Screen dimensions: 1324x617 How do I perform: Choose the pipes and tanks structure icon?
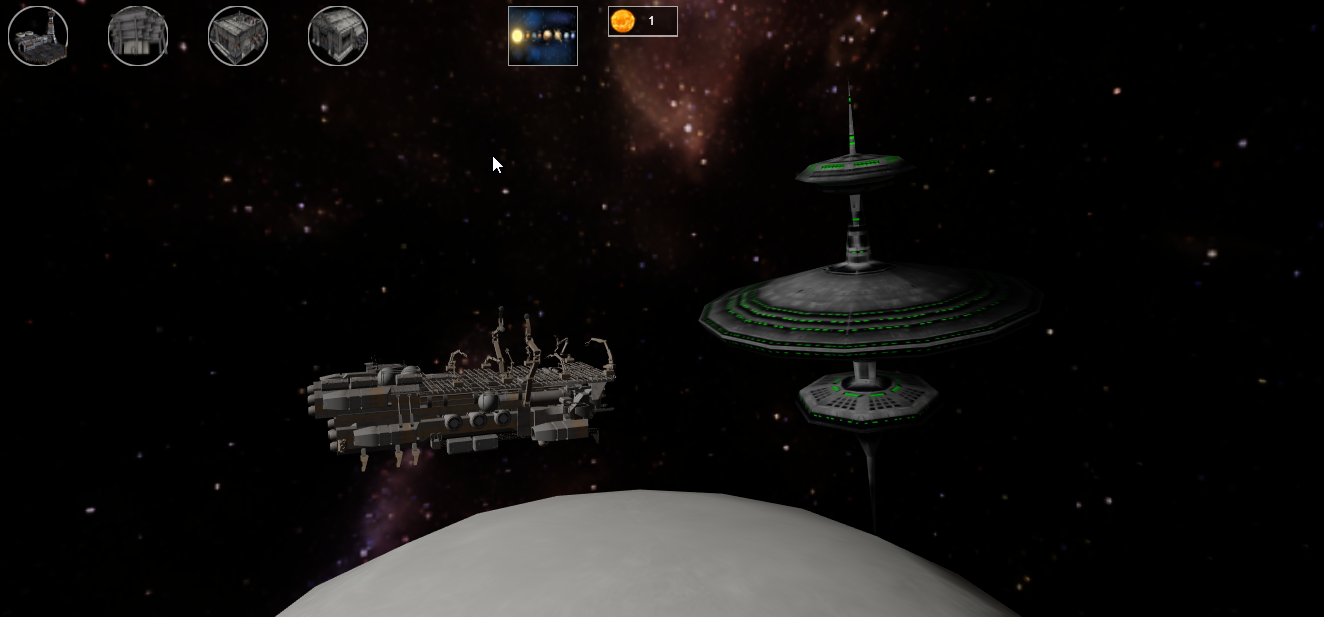138,36
